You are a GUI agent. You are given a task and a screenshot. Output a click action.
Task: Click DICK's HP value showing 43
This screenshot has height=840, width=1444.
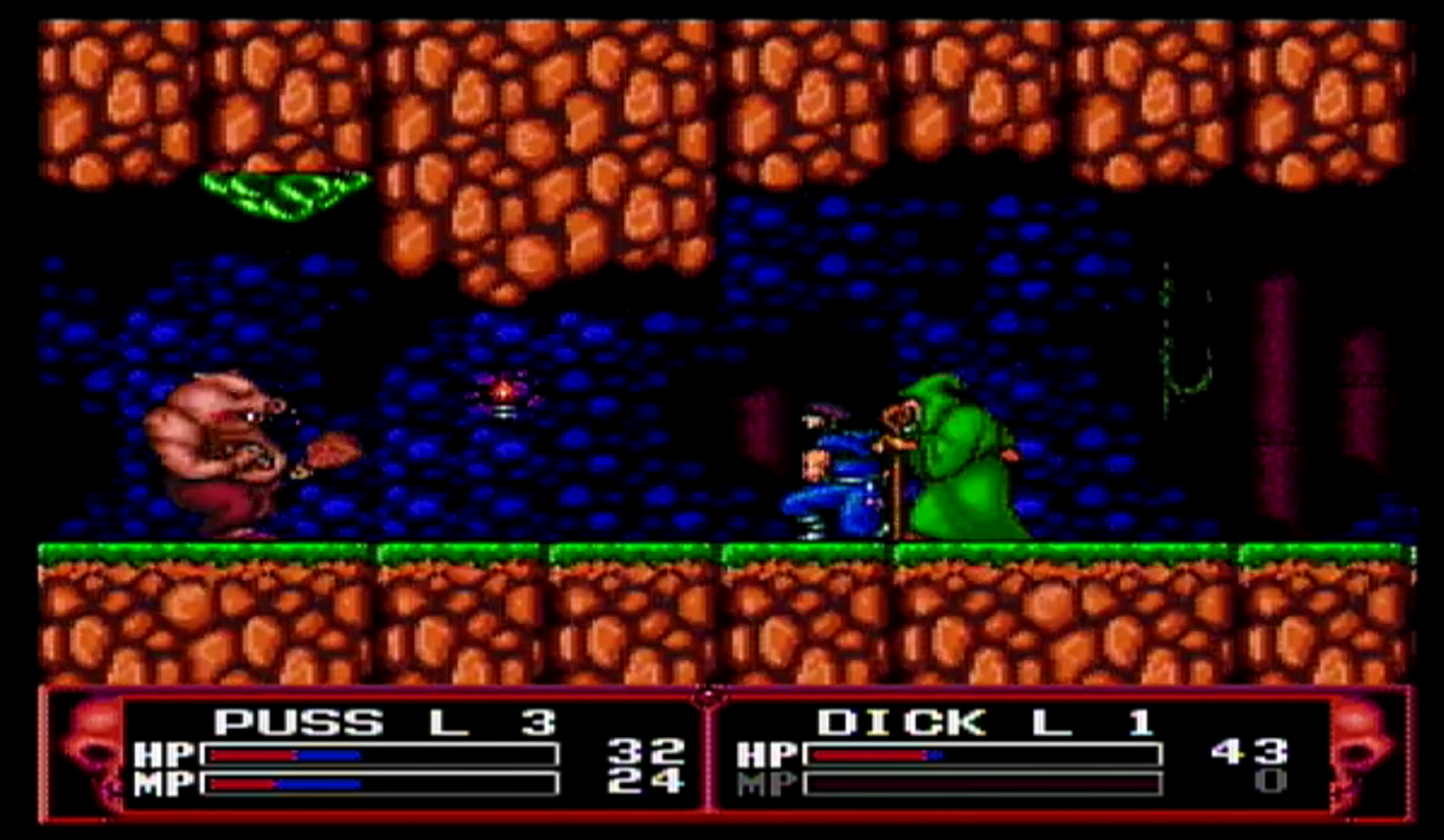(1248, 753)
